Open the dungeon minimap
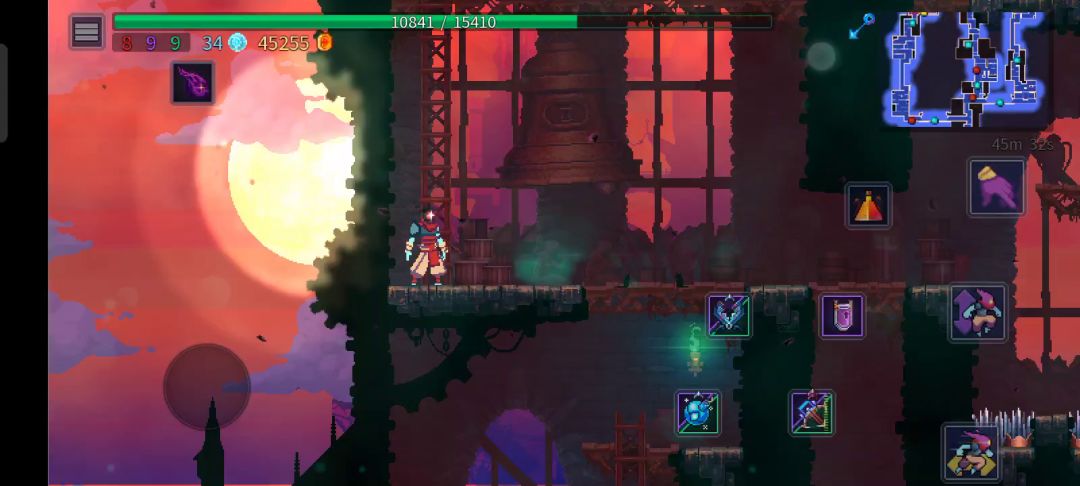The height and width of the screenshot is (486, 1080). (964, 68)
